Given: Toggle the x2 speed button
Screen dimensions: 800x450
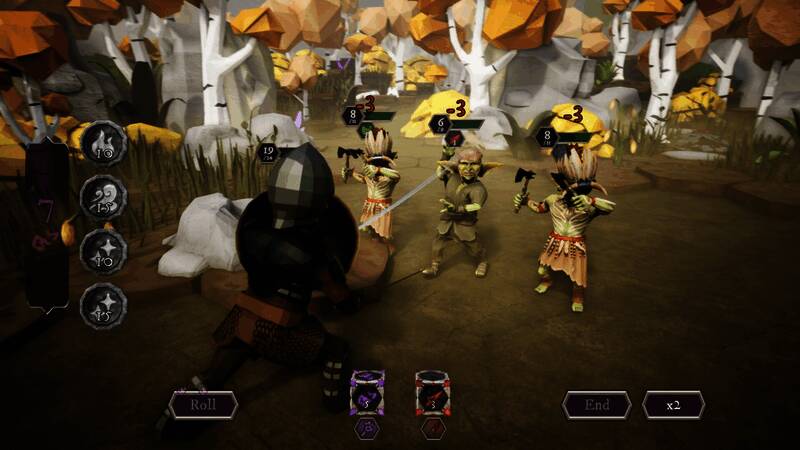Looking at the screenshot, I should [673, 404].
